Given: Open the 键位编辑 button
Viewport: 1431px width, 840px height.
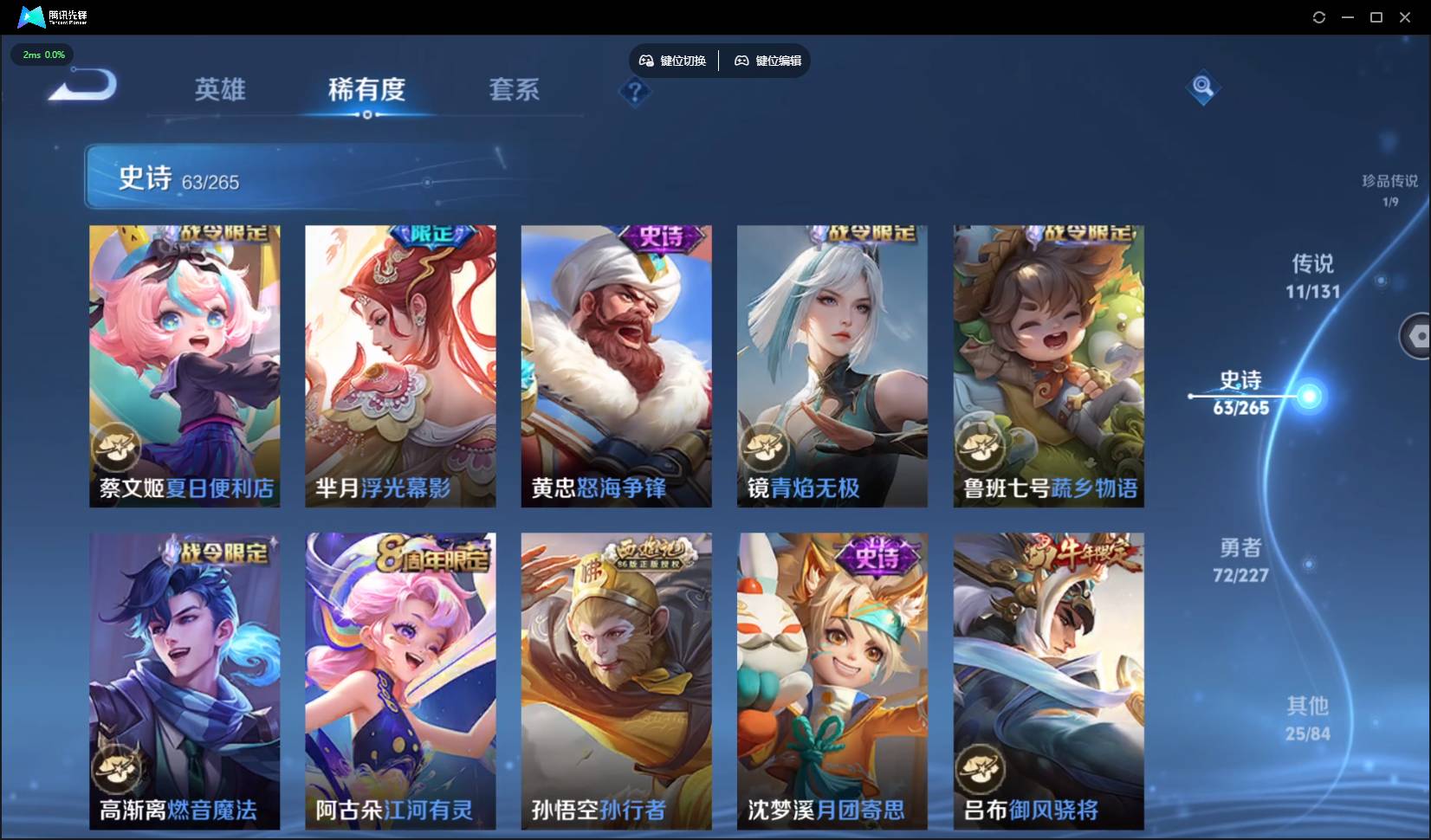Looking at the screenshot, I should pos(767,61).
